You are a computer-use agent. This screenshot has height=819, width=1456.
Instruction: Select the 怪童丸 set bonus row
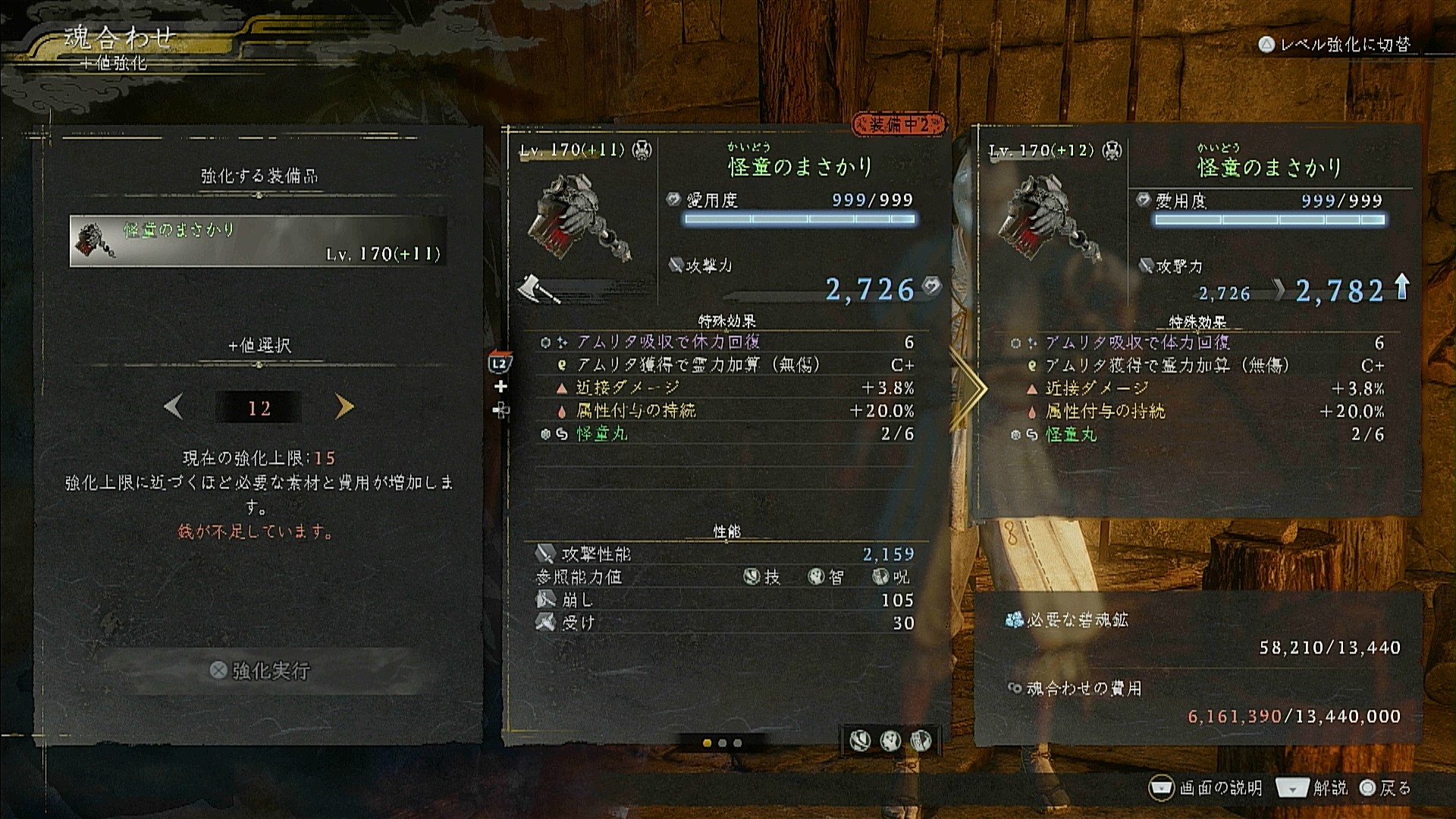pos(726,434)
